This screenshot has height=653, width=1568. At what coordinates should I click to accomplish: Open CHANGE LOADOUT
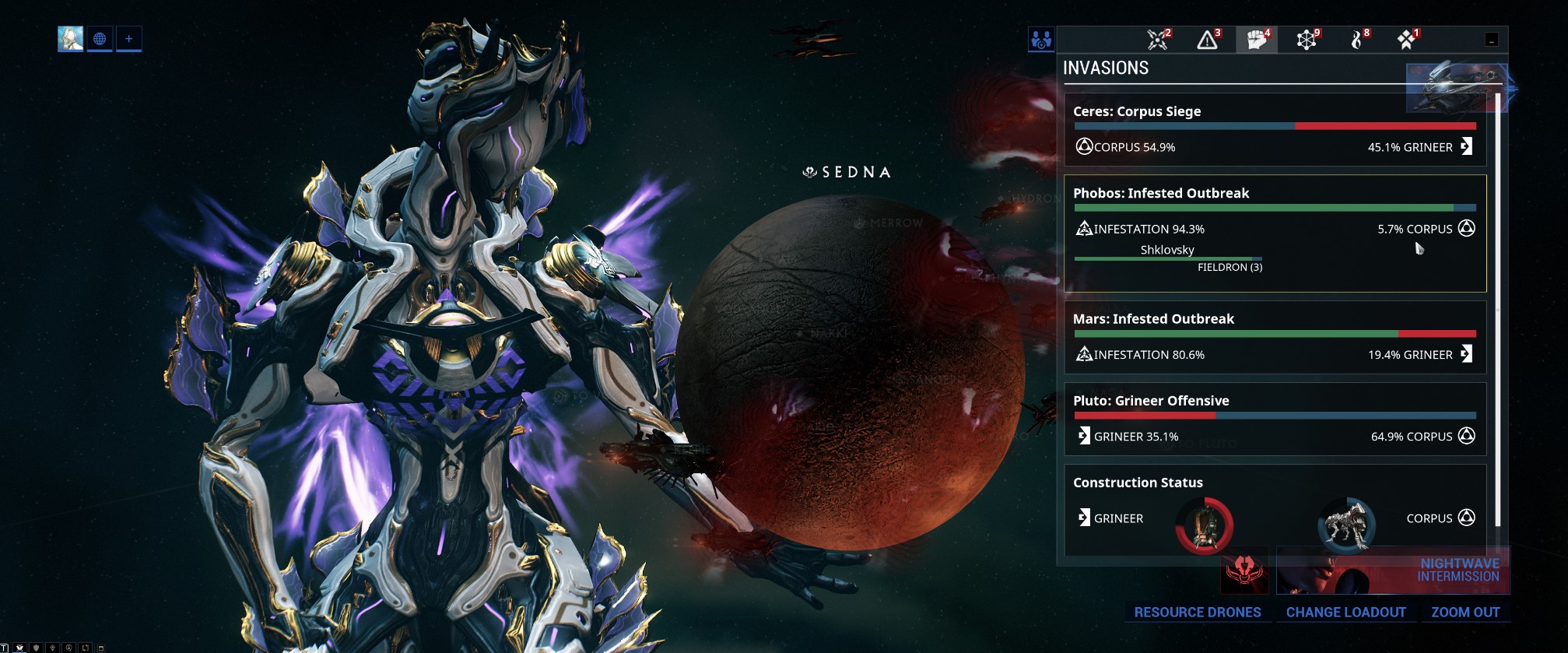pyautogui.click(x=1347, y=613)
